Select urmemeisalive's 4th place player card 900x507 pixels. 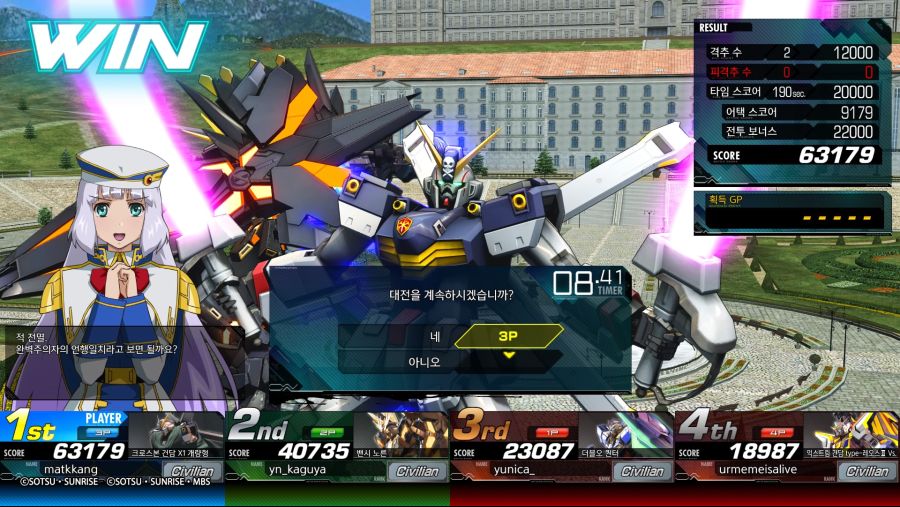pos(787,446)
